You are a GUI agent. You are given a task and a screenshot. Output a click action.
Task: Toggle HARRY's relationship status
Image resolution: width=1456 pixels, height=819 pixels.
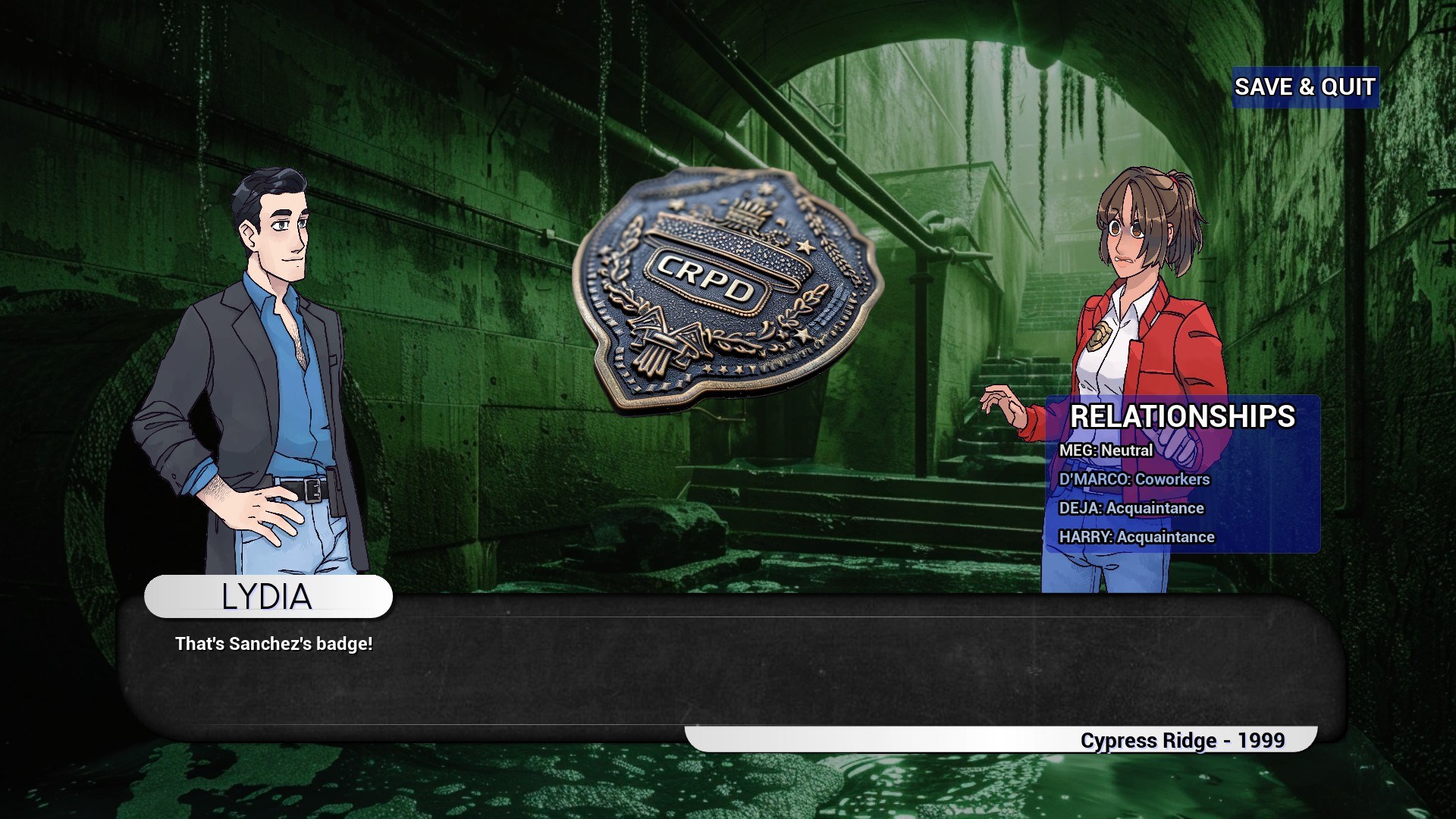point(1137,537)
